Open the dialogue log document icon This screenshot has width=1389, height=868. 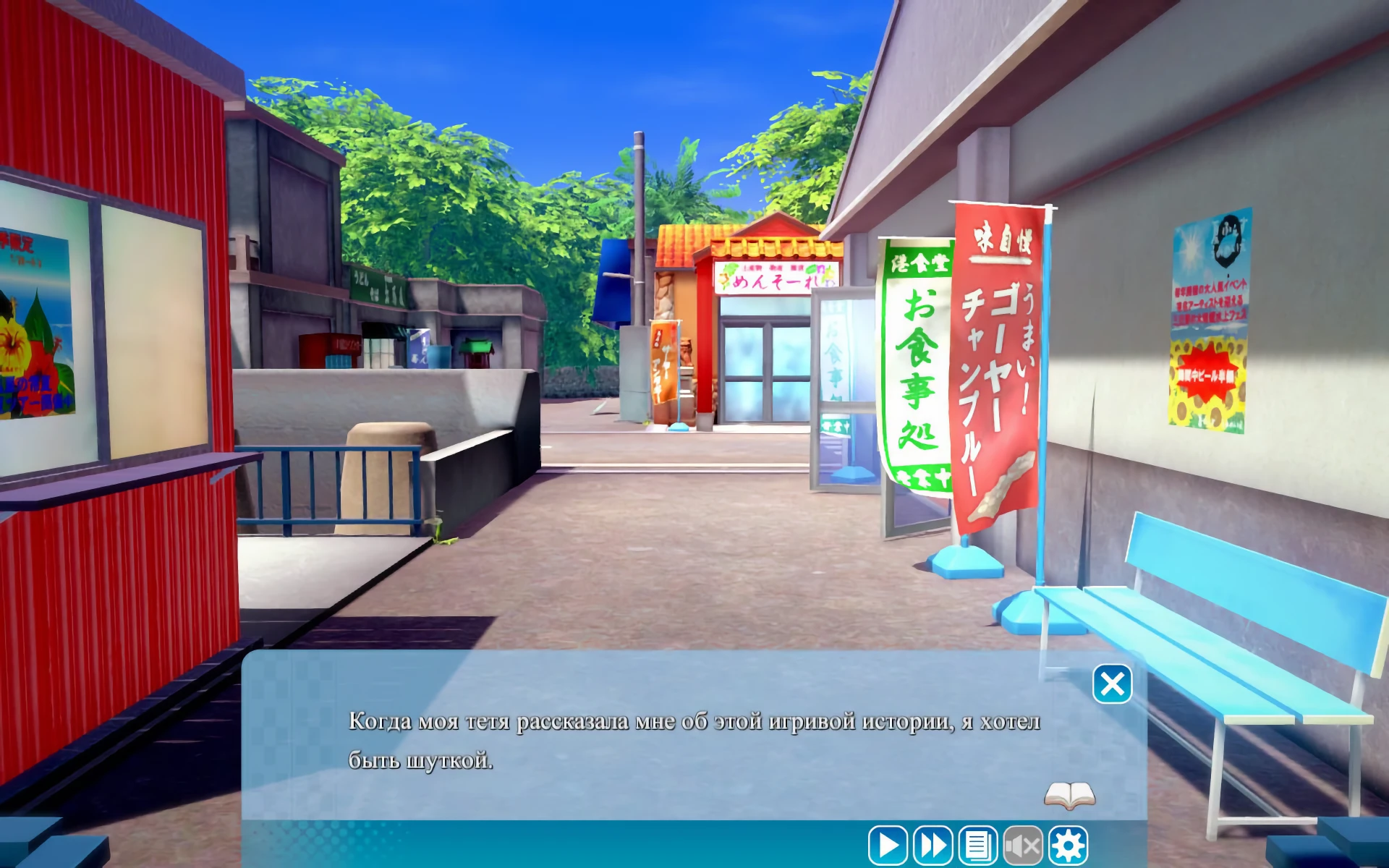tap(977, 845)
